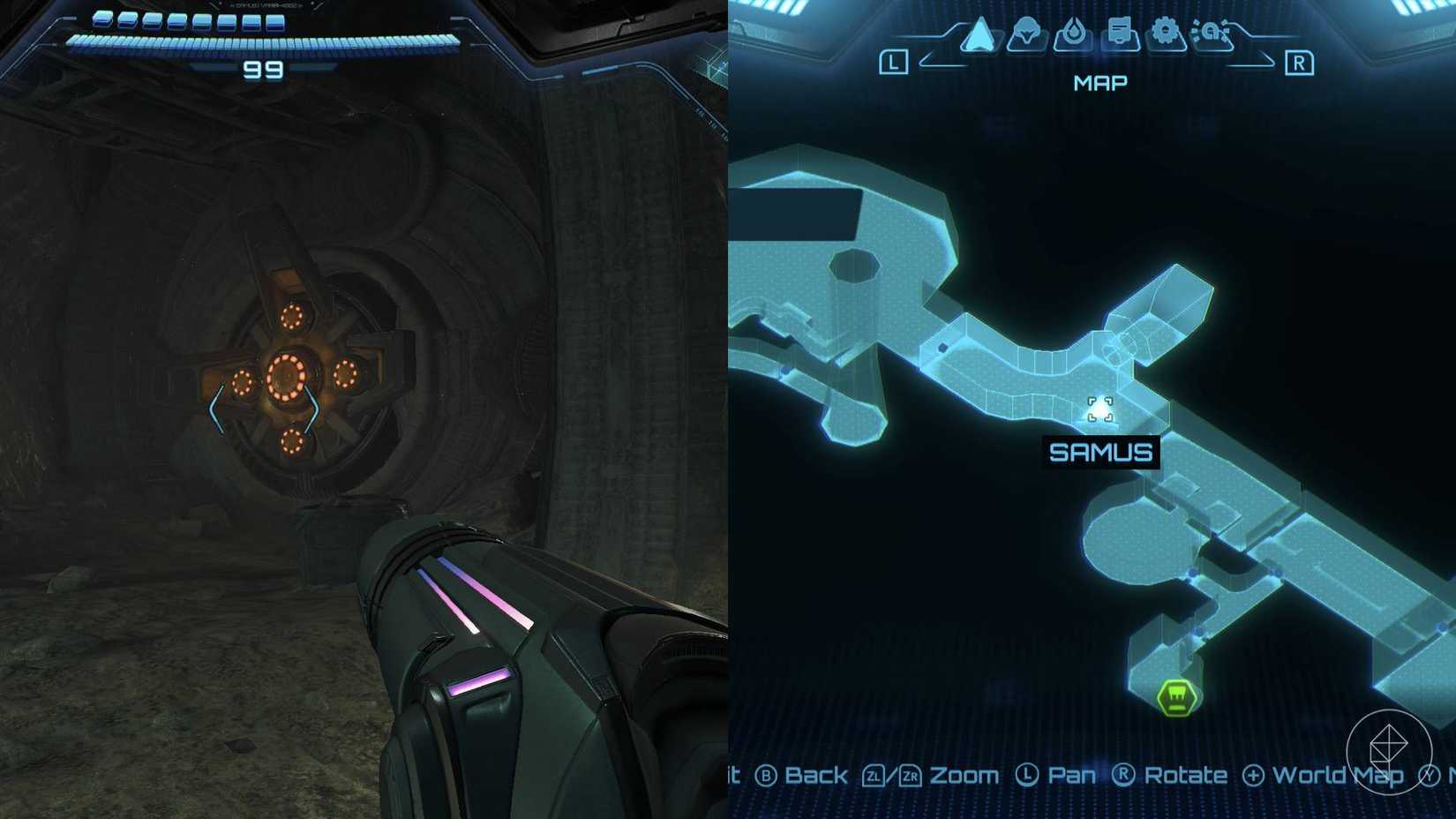The height and width of the screenshot is (819, 1456).
Task: Click the SAMUS label on the map
Action: pos(1100,452)
